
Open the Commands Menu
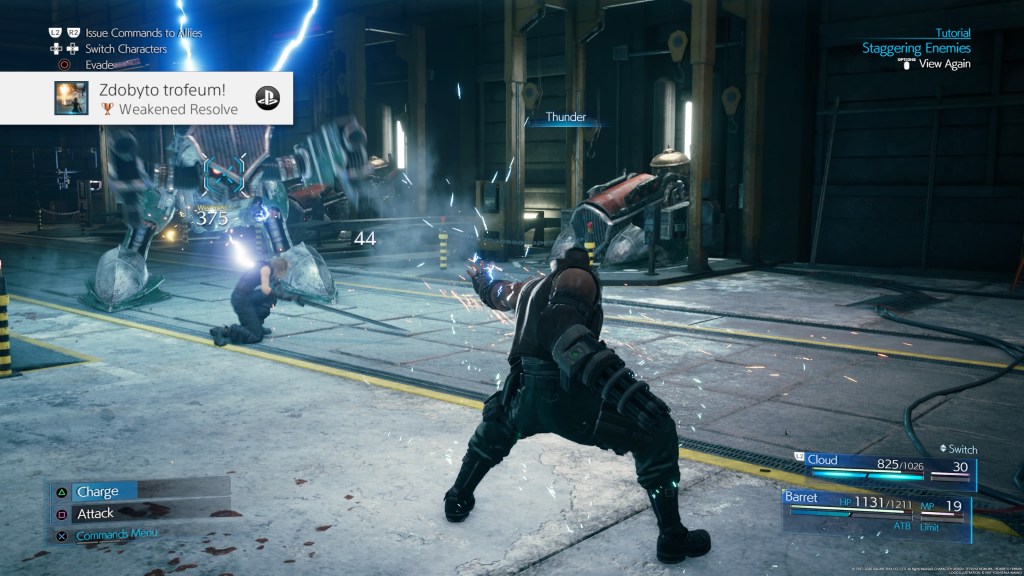116,534
